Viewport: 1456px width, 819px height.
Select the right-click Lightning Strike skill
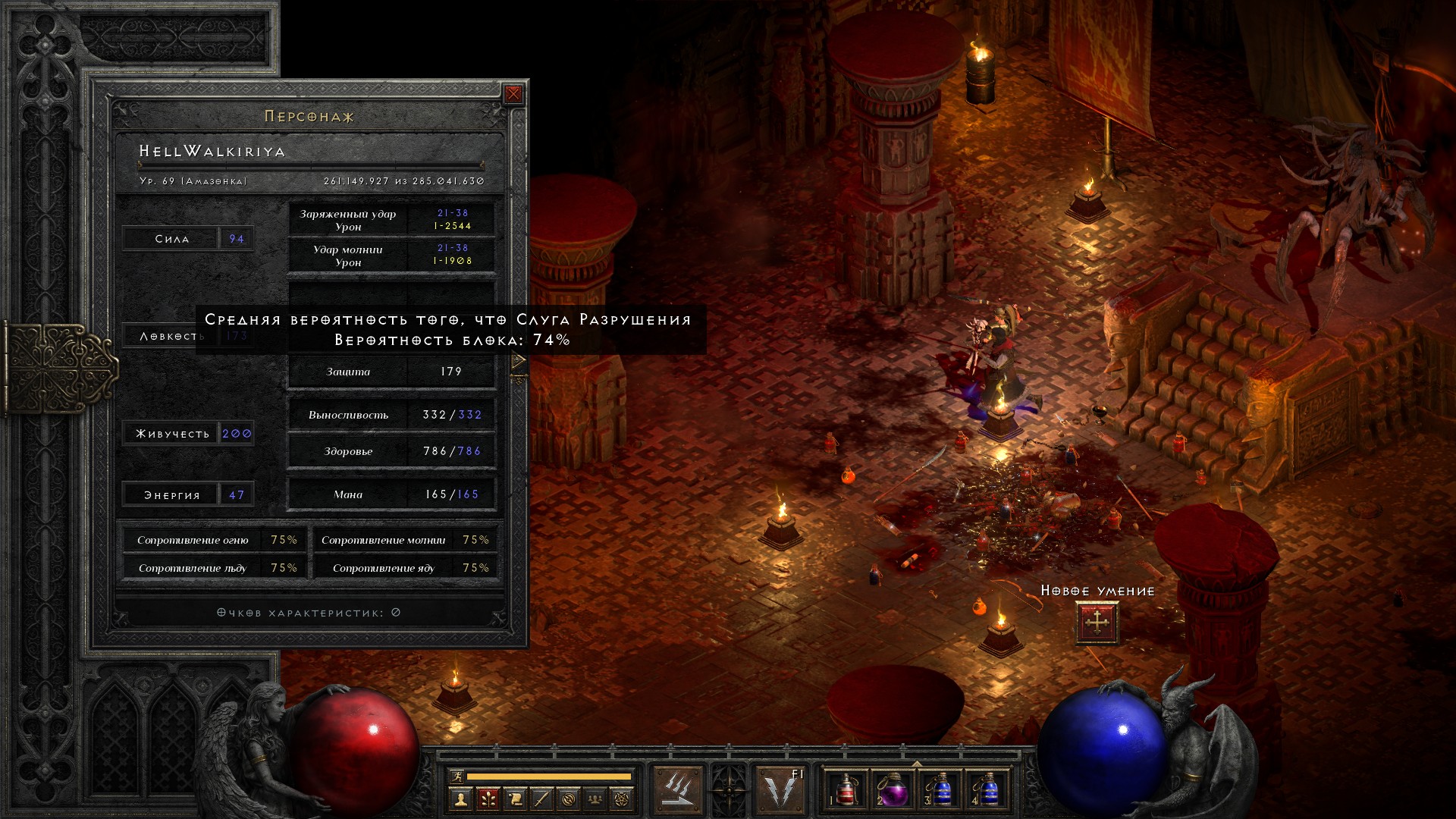pyautogui.click(x=781, y=789)
